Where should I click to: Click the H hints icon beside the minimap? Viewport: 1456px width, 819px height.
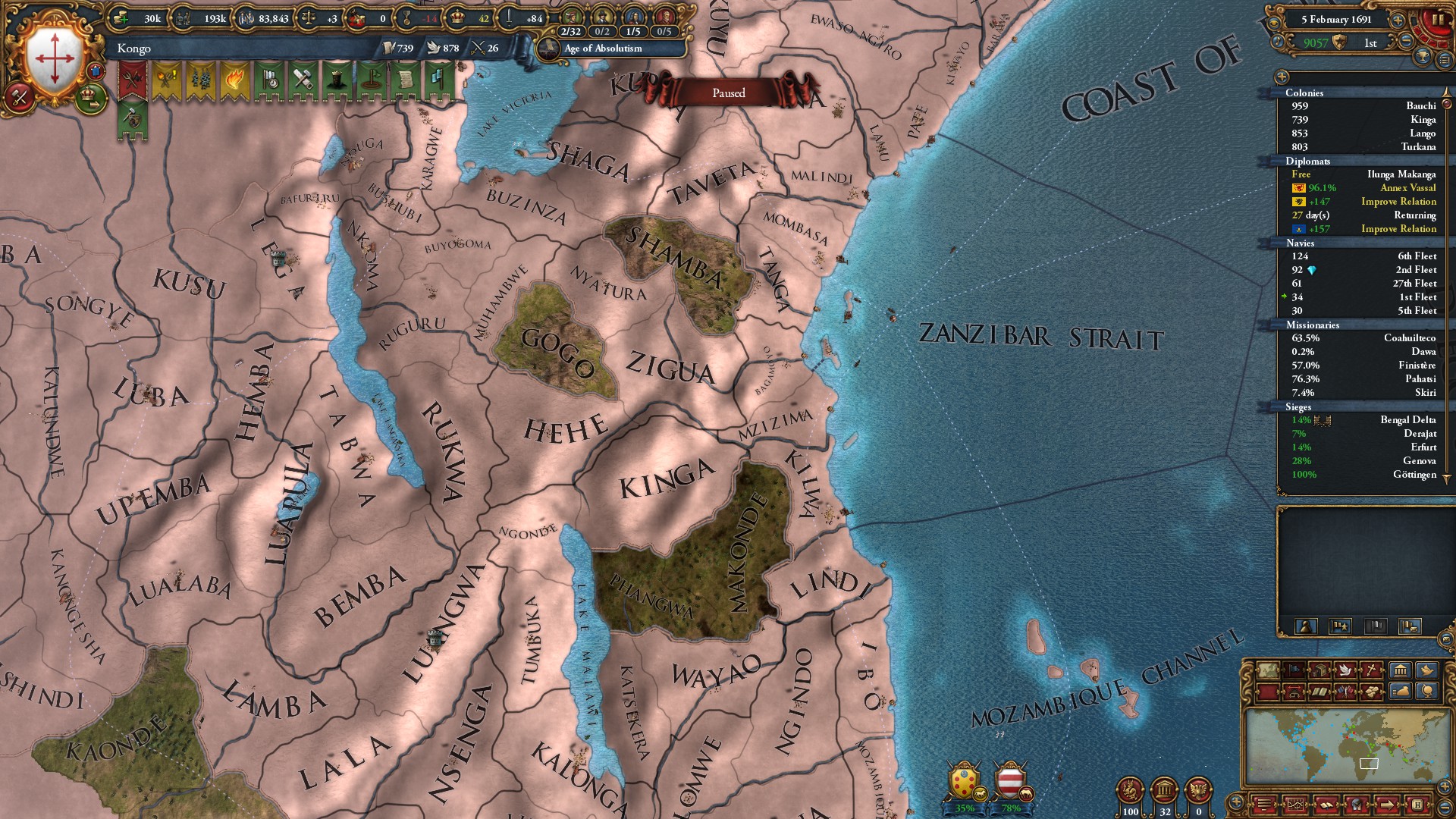[x=1418, y=805]
